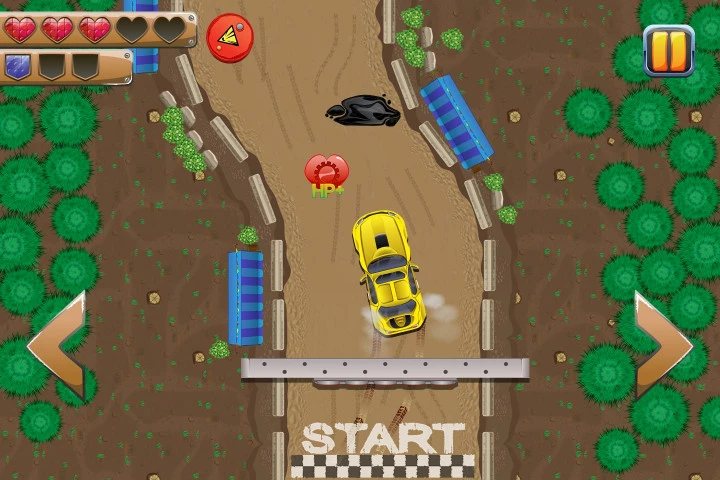Pause the game with the orange button
Screen dimensions: 720x480
(x=668, y=50)
